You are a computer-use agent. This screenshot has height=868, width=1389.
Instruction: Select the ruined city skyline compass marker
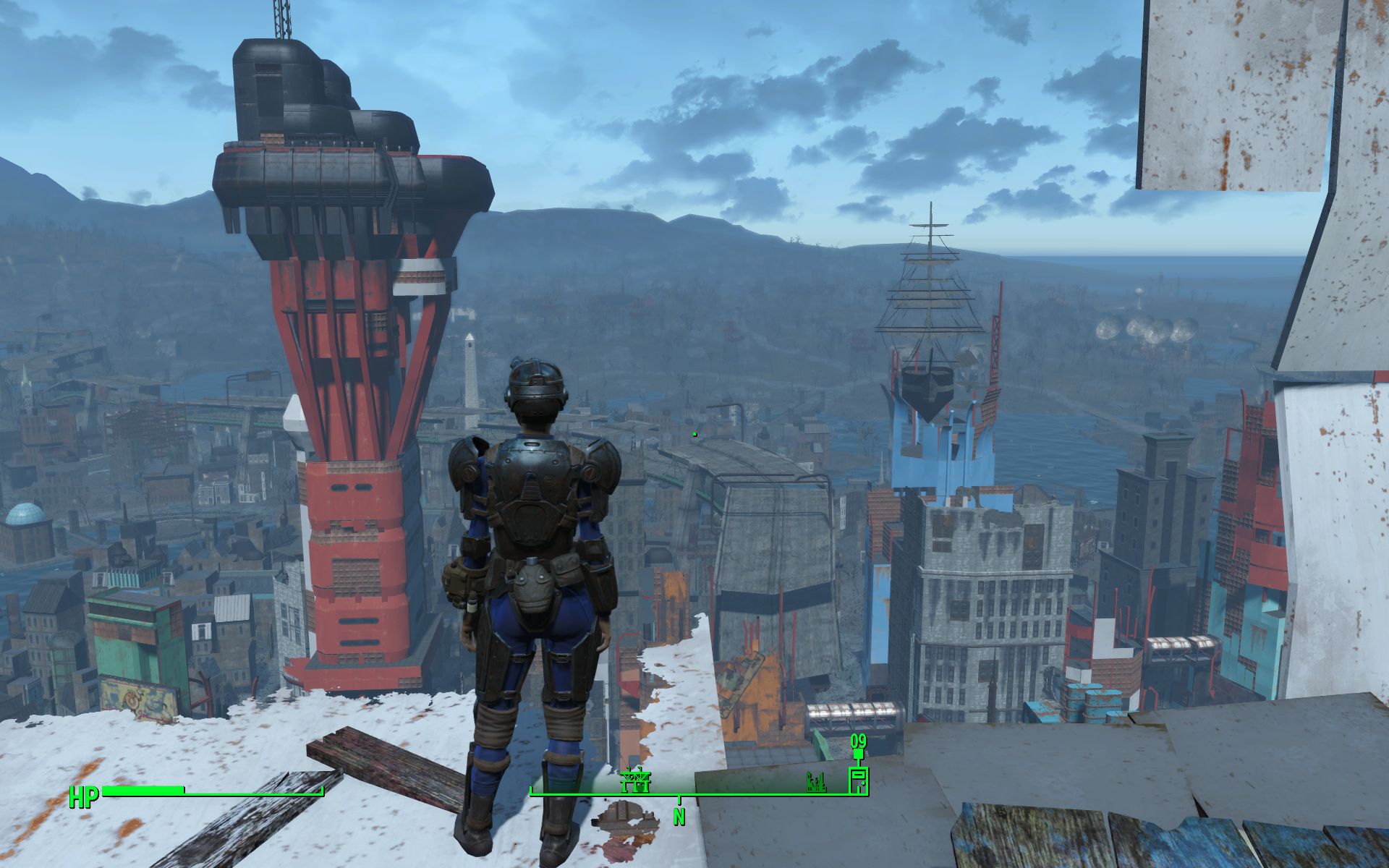click(817, 781)
